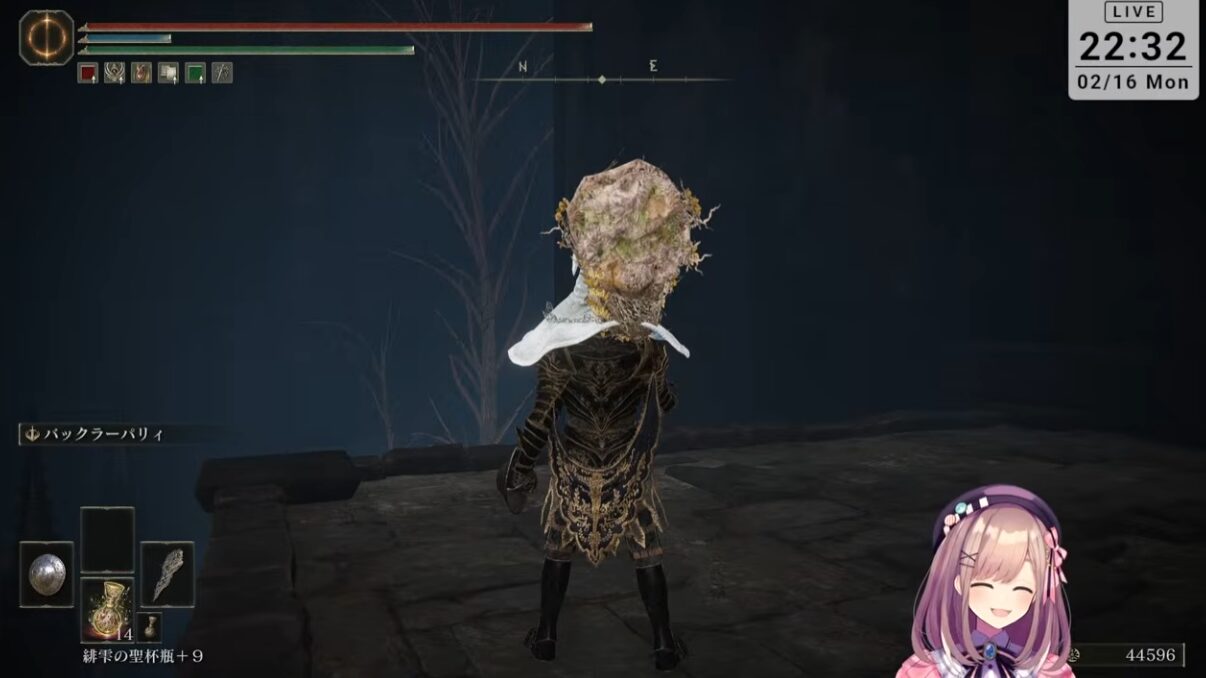Click the winged crest buff icon

point(114,73)
